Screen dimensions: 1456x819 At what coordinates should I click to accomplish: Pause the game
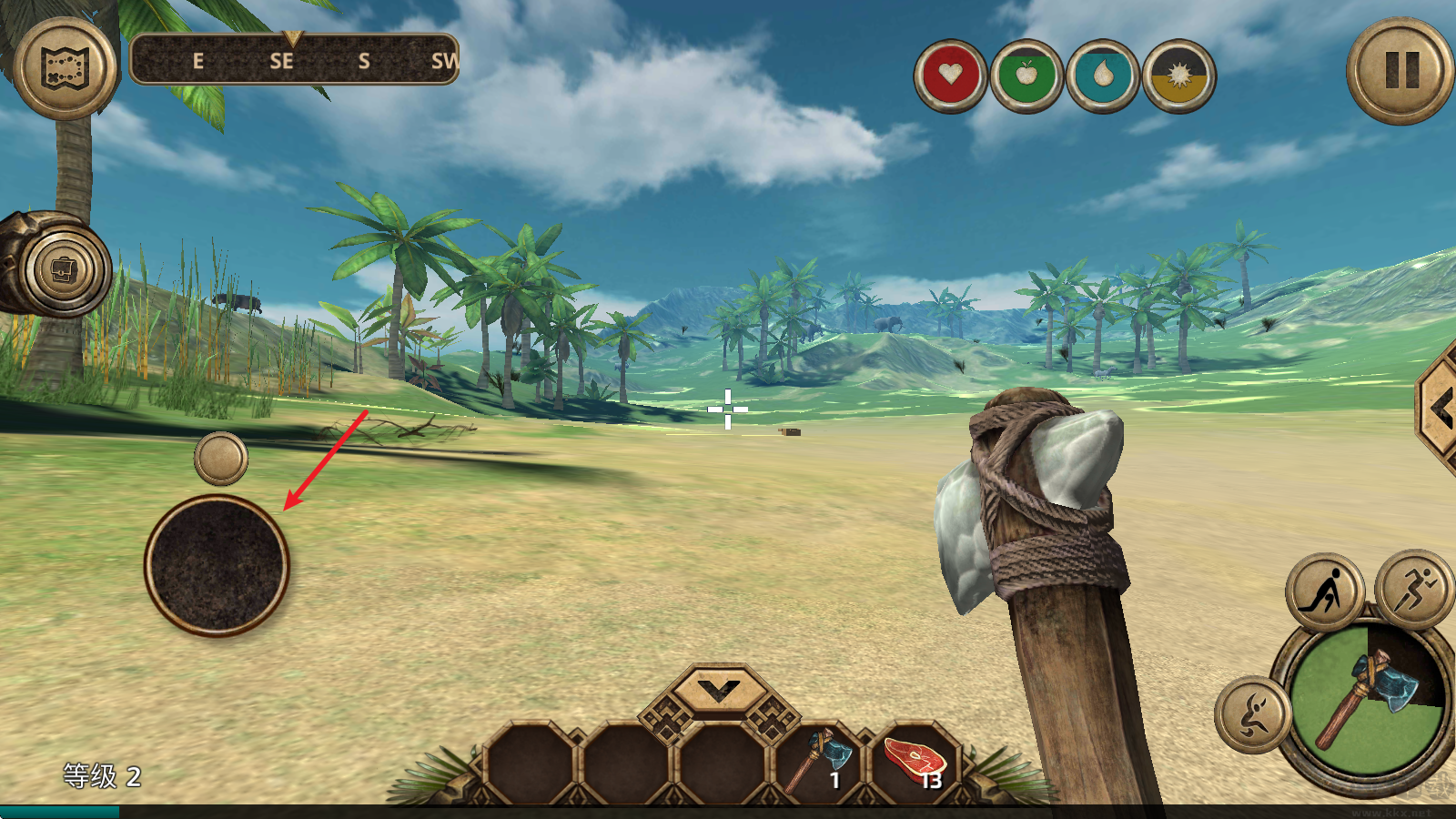click(1400, 70)
